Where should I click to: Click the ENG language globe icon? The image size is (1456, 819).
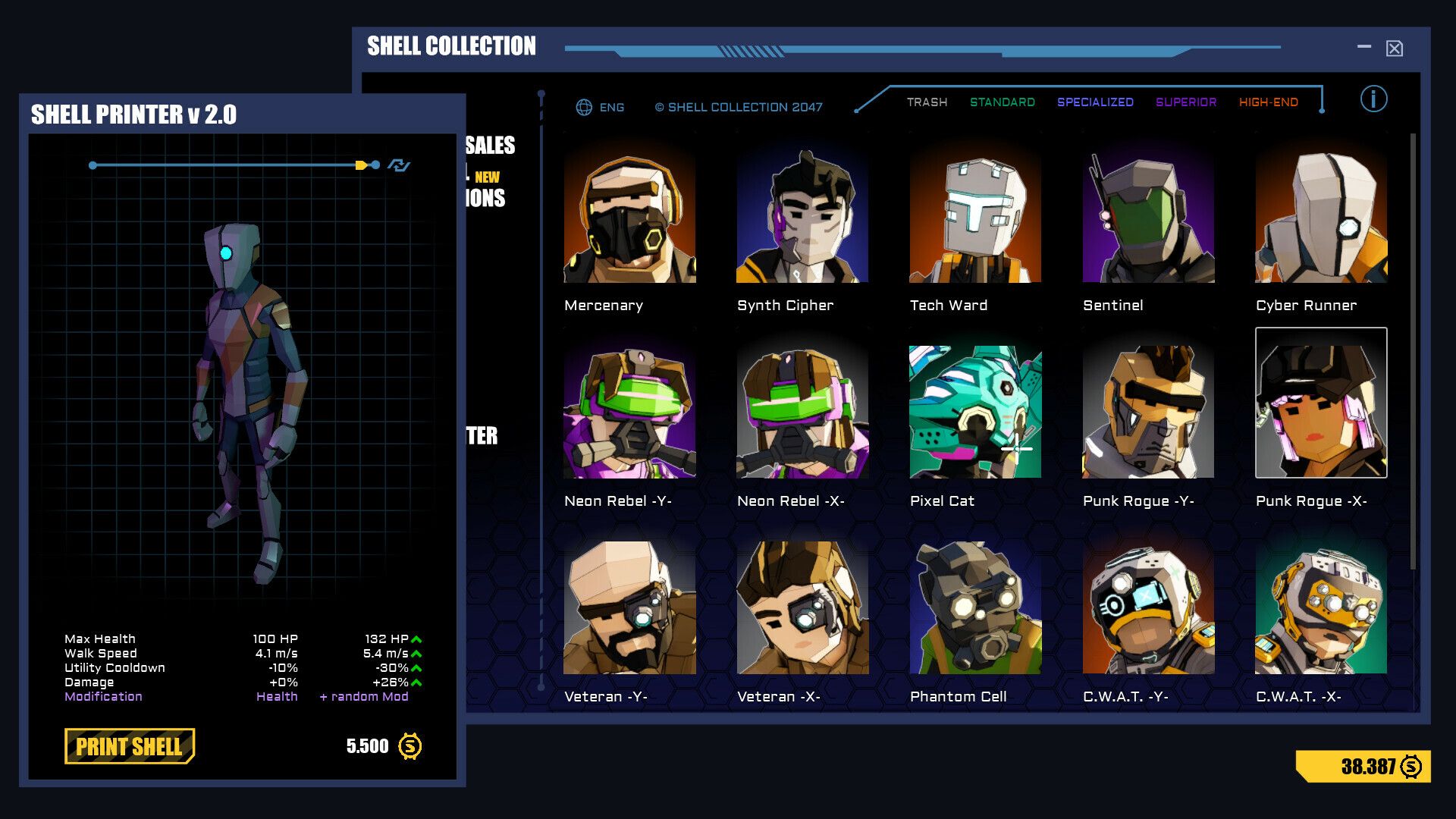(583, 108)
